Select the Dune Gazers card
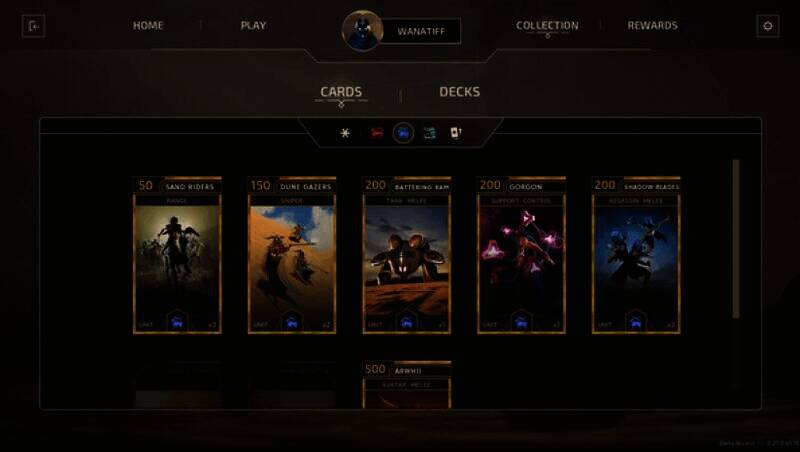Screen dimensions: 800x452 291,256
